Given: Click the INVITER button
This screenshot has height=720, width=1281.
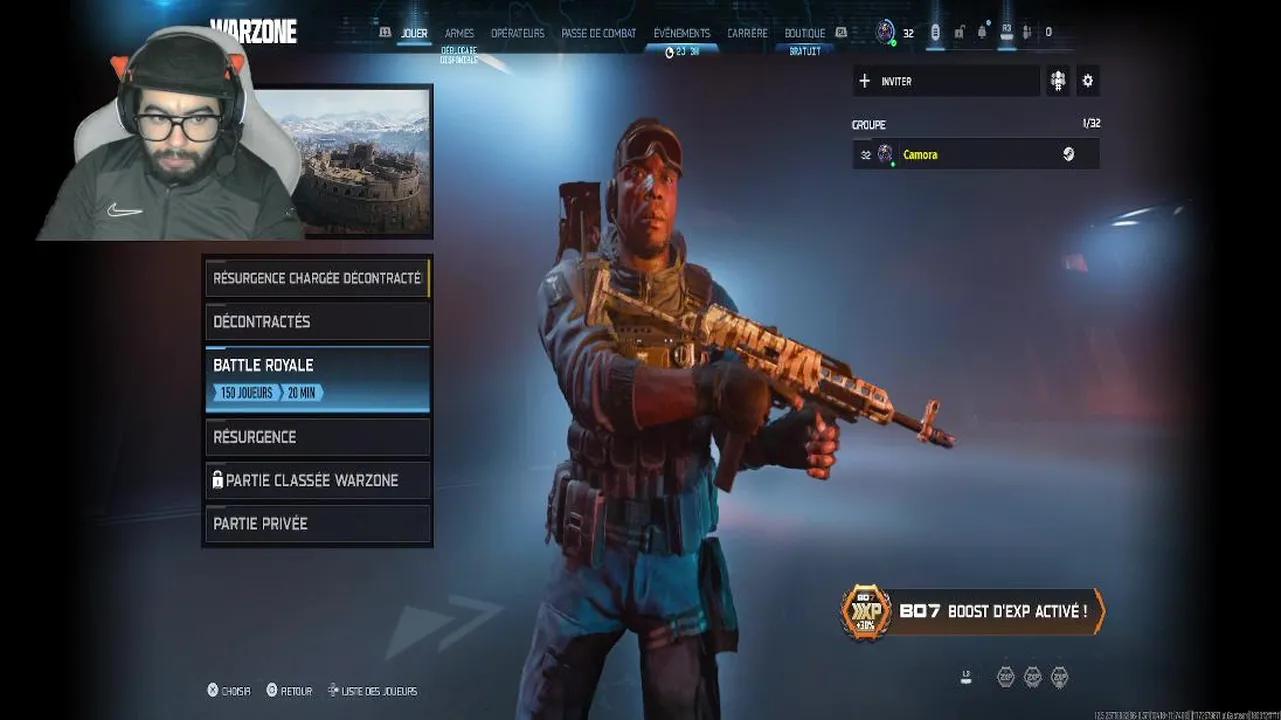Looking at the screenshot, I should (945, 80).
